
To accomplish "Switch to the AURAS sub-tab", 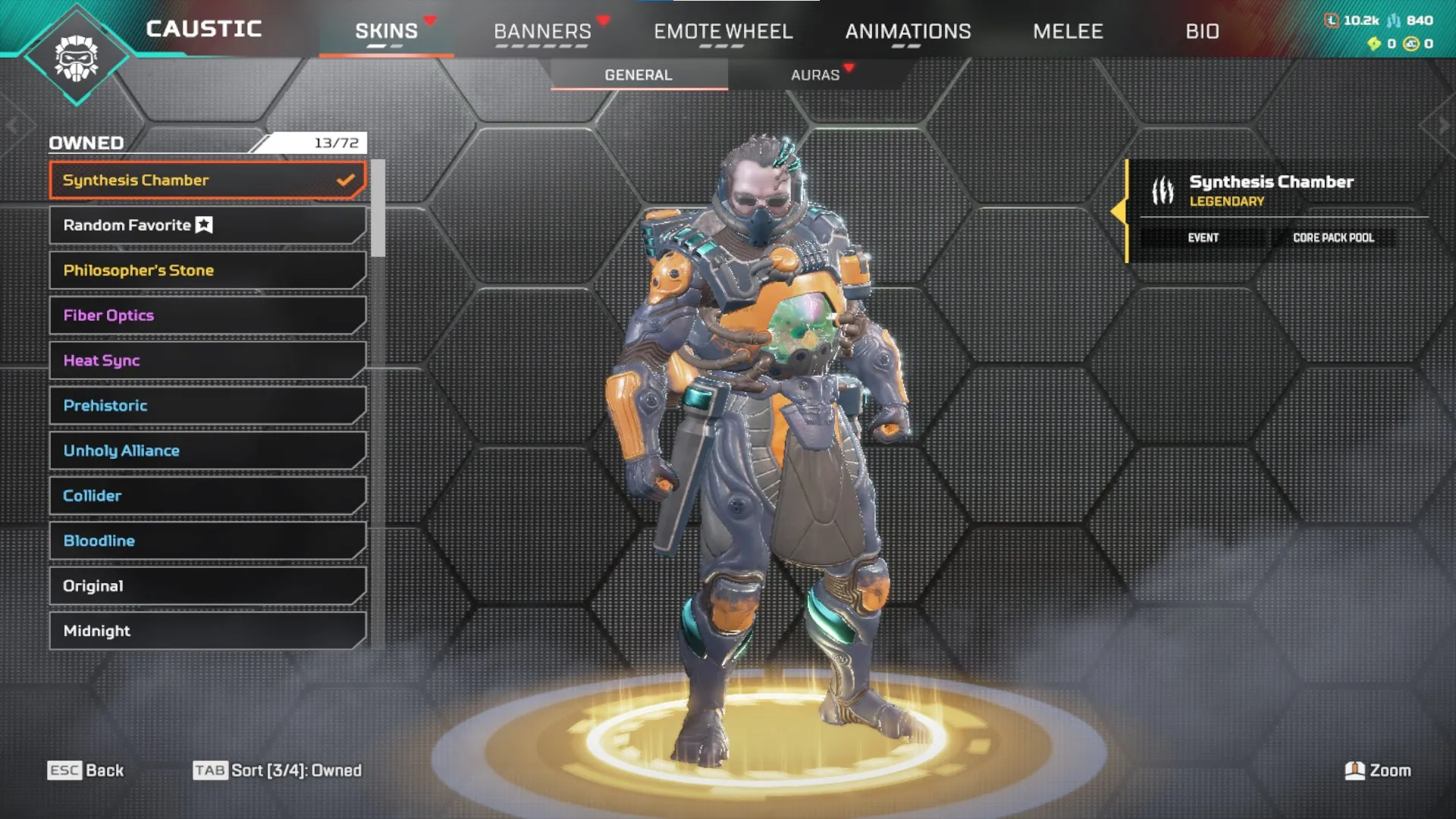I will pos(815,74).
